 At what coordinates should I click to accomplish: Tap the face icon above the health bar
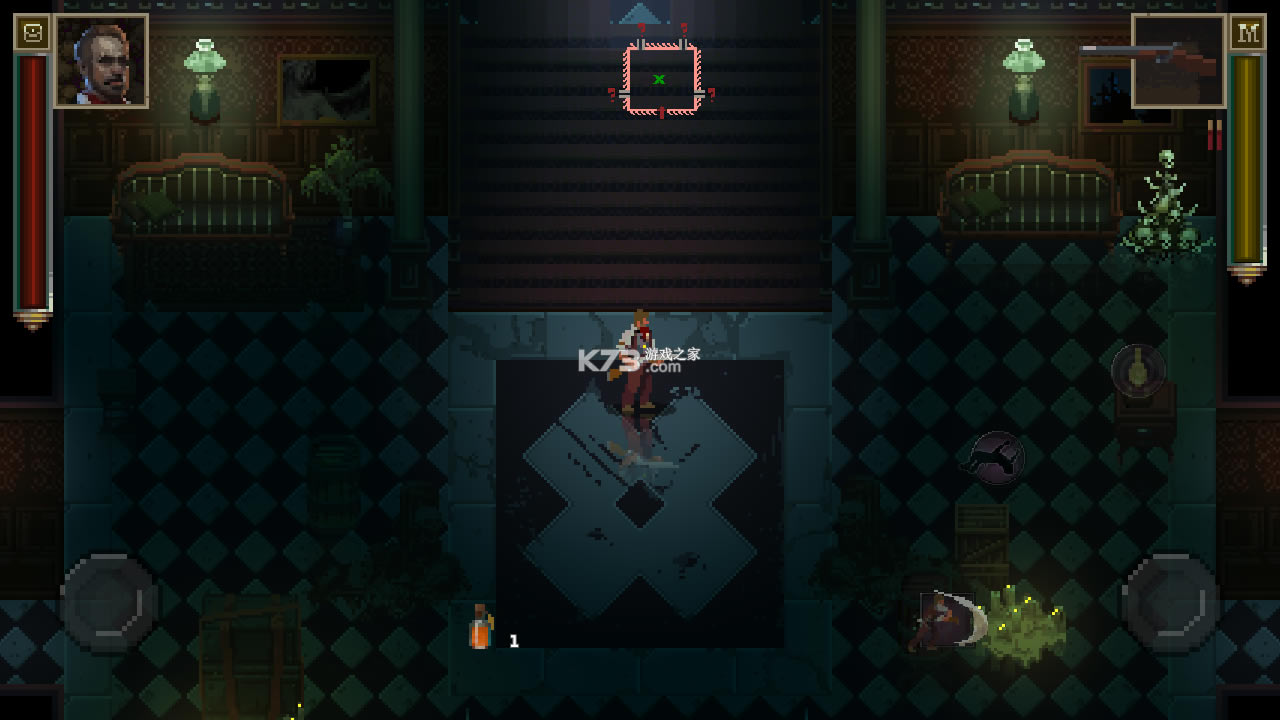[x=32, y=33]
